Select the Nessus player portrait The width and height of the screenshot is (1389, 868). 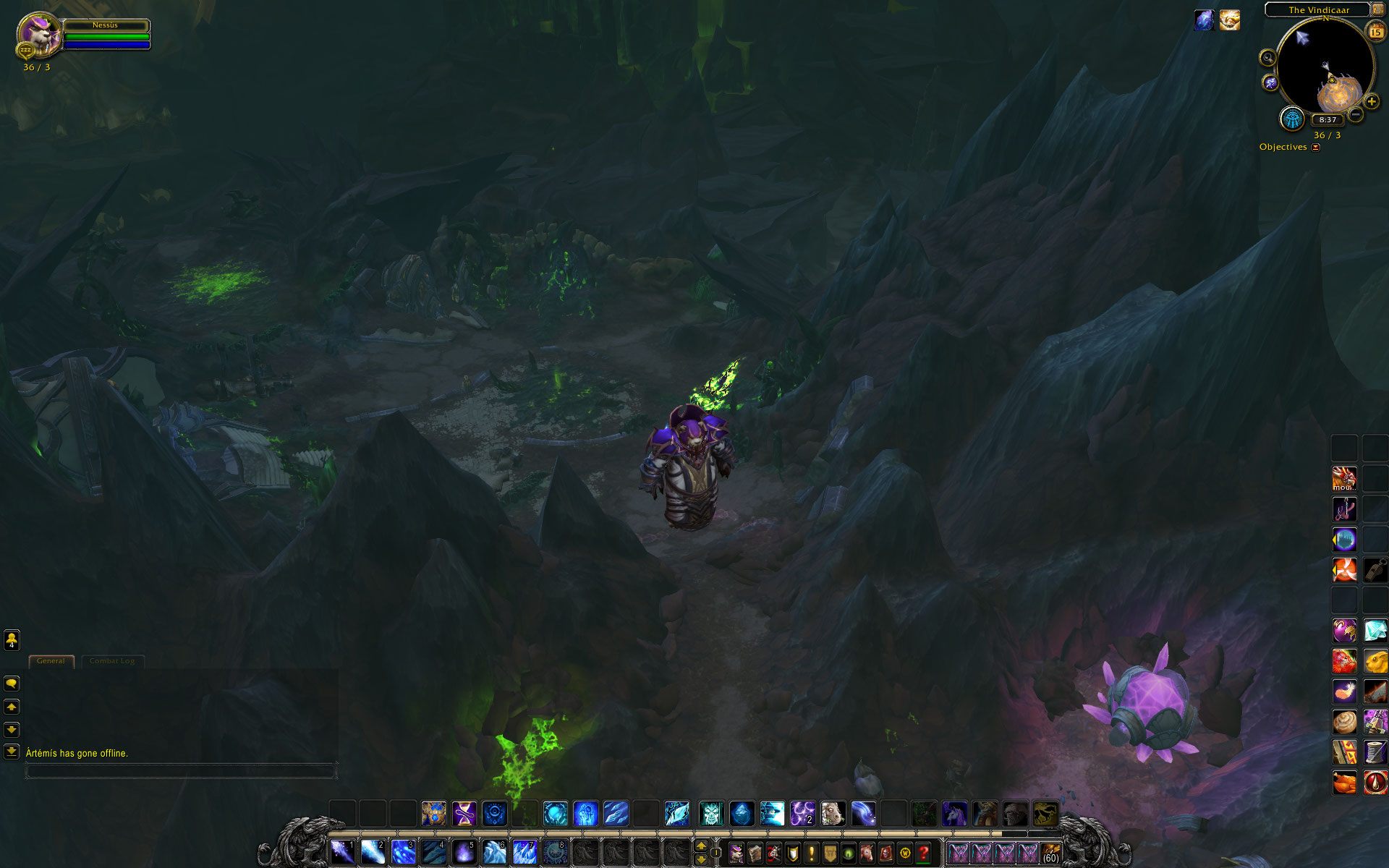[38, 33]
